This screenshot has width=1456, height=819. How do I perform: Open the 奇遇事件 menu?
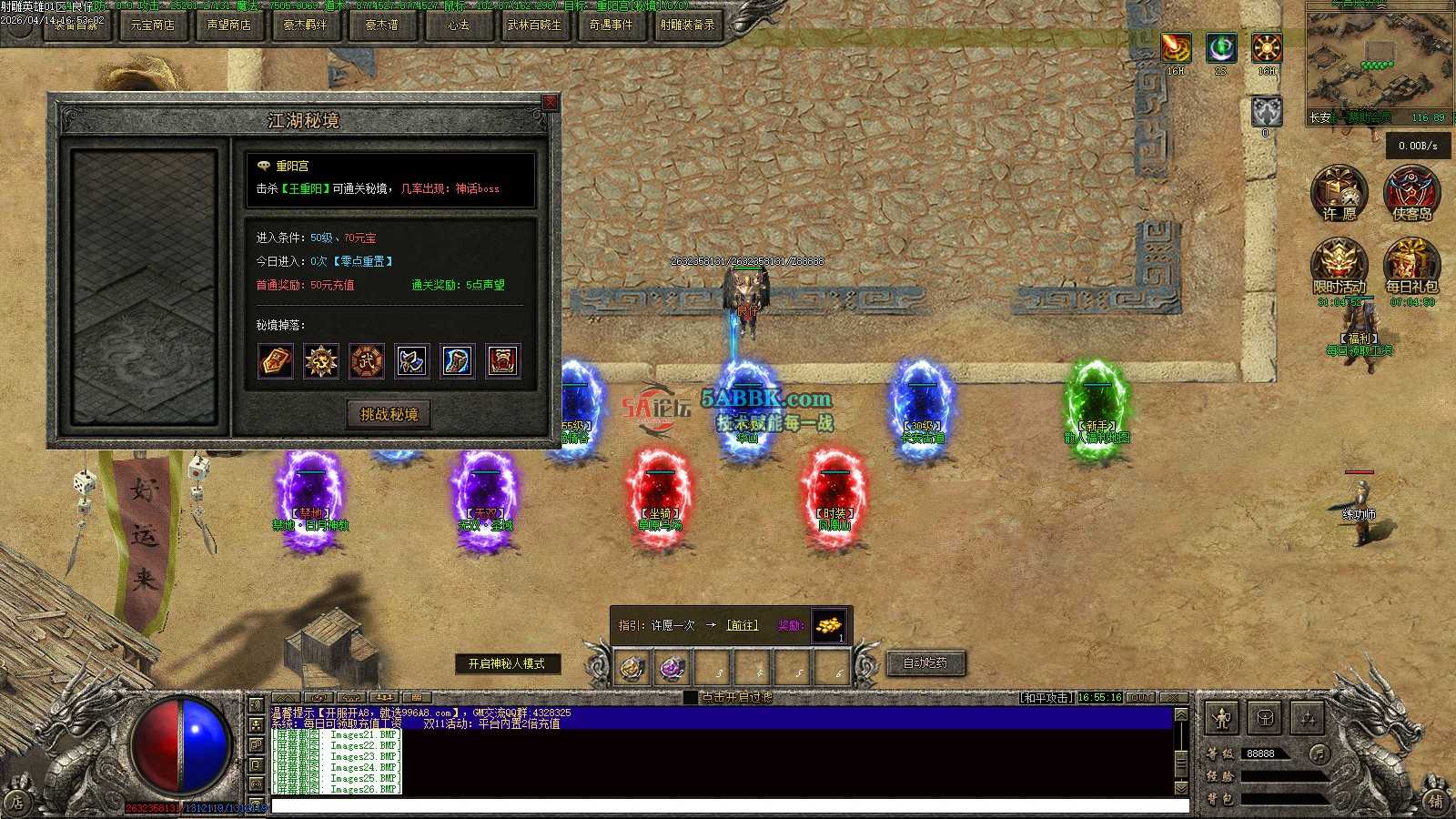point(611,25)
